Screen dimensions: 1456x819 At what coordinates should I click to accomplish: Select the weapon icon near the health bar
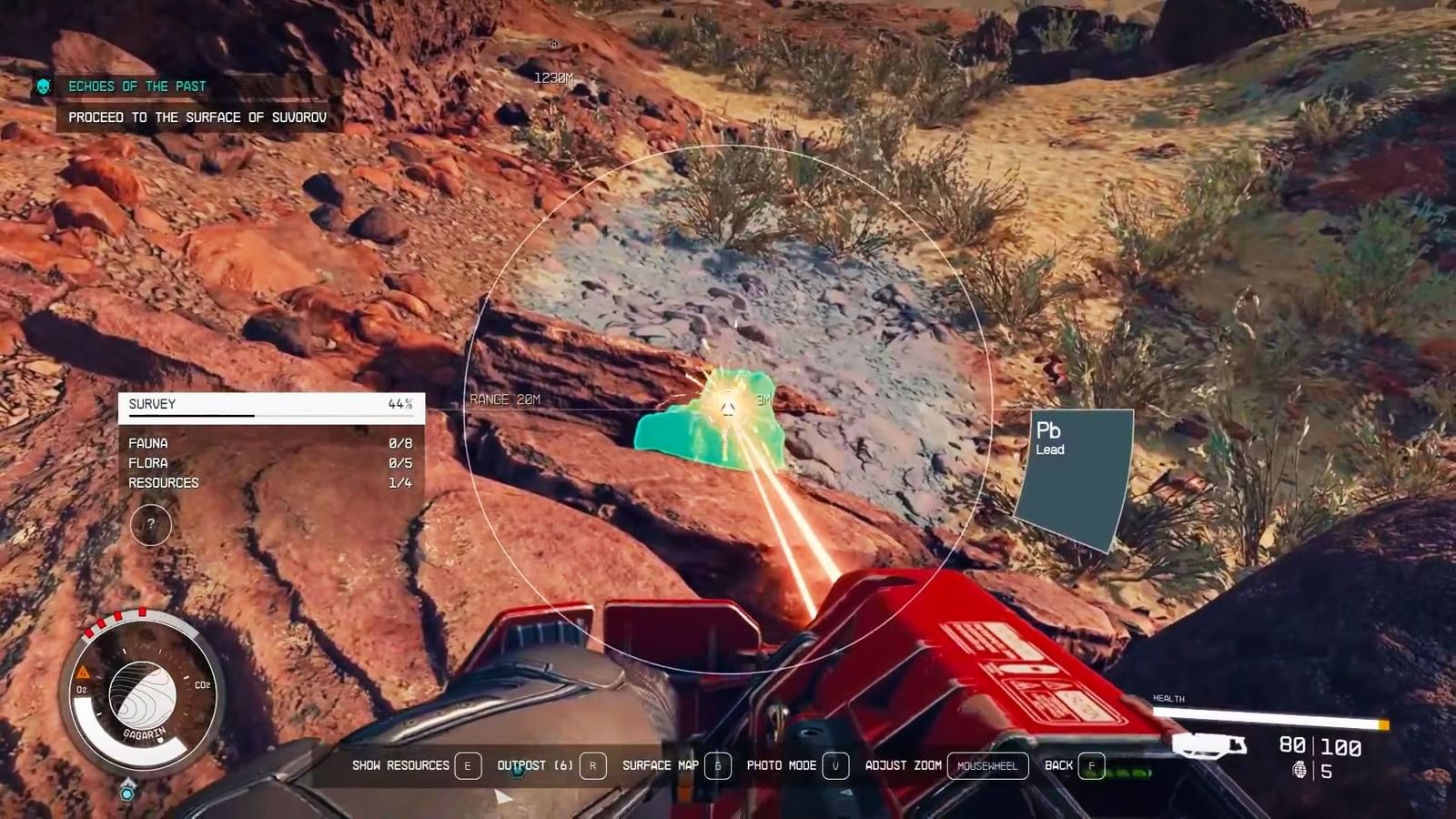click(1210, 746)
